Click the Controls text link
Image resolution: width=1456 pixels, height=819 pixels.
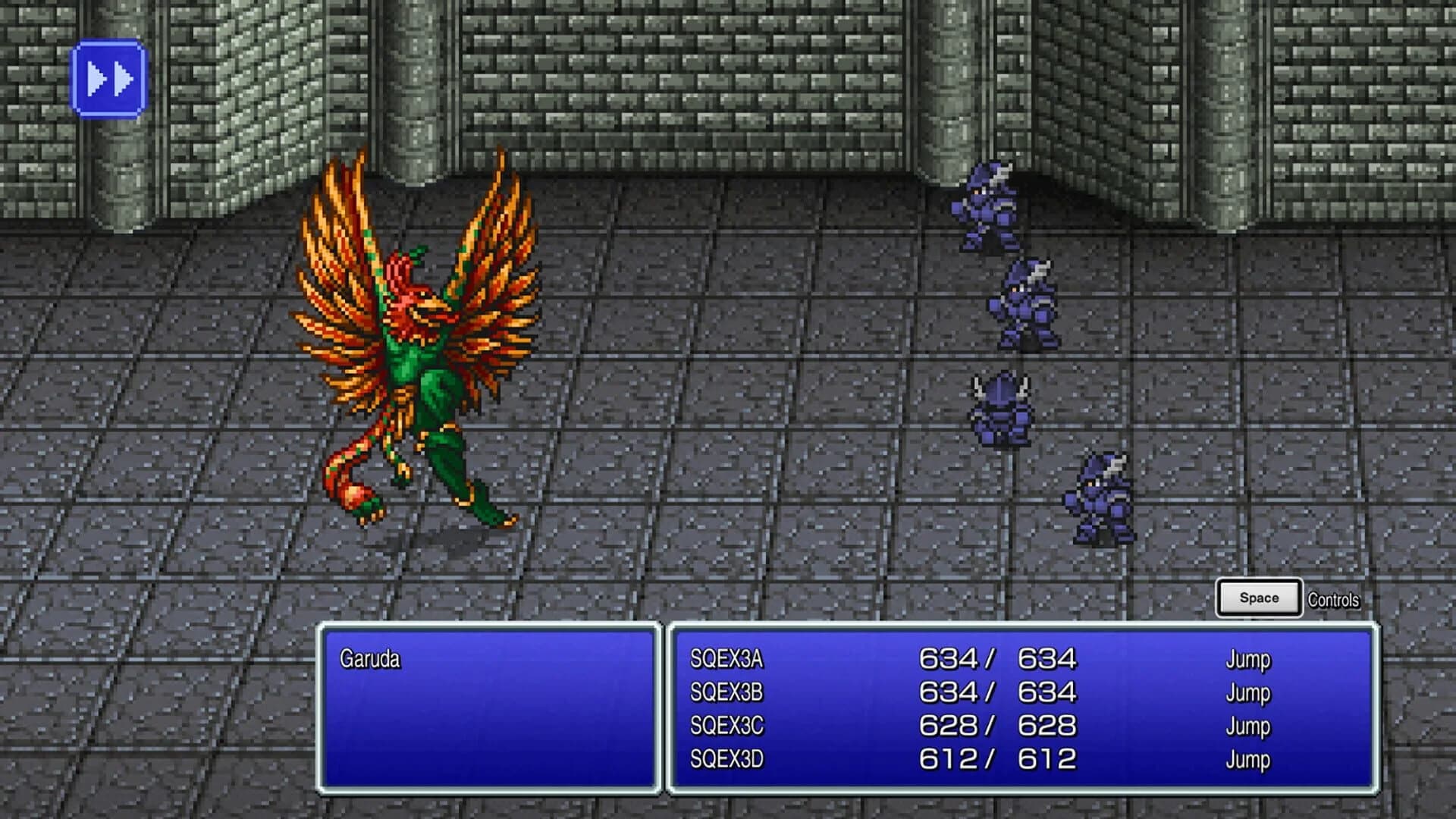[x=1335, y=599]
